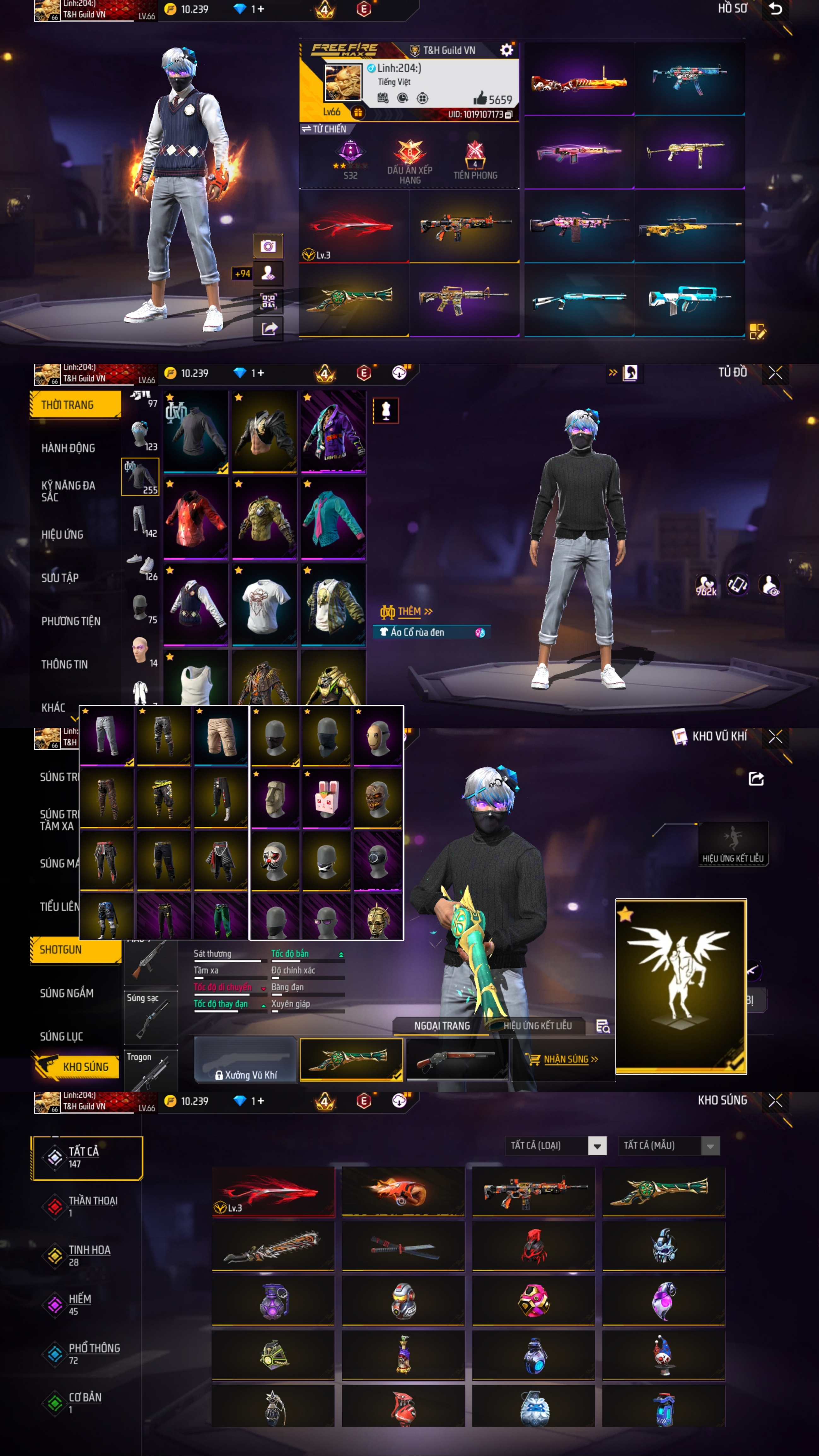The image size is (819, 1456).
Task: Select the Thời Trang category
Action: (75, 405)
